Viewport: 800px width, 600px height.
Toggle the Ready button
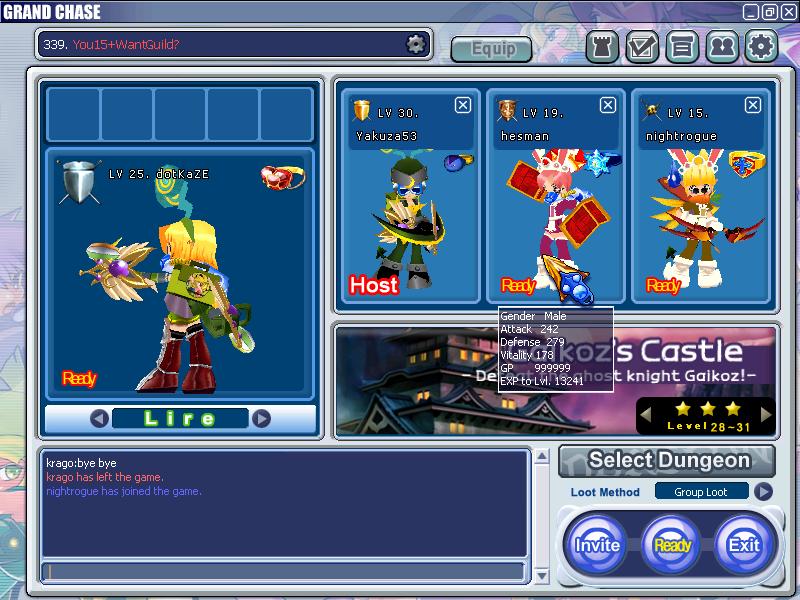(672, 545)
